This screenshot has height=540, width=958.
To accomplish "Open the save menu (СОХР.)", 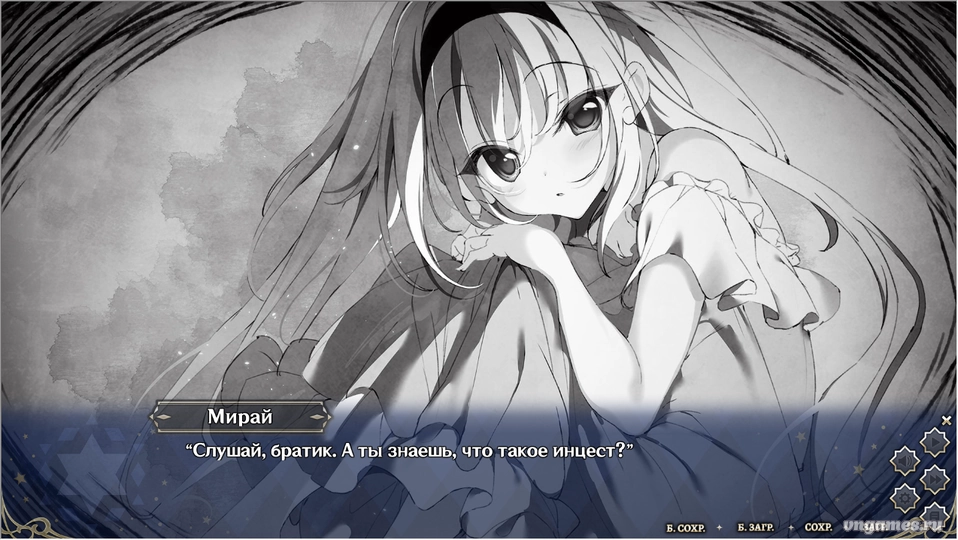I will click(x=818, y=526).
